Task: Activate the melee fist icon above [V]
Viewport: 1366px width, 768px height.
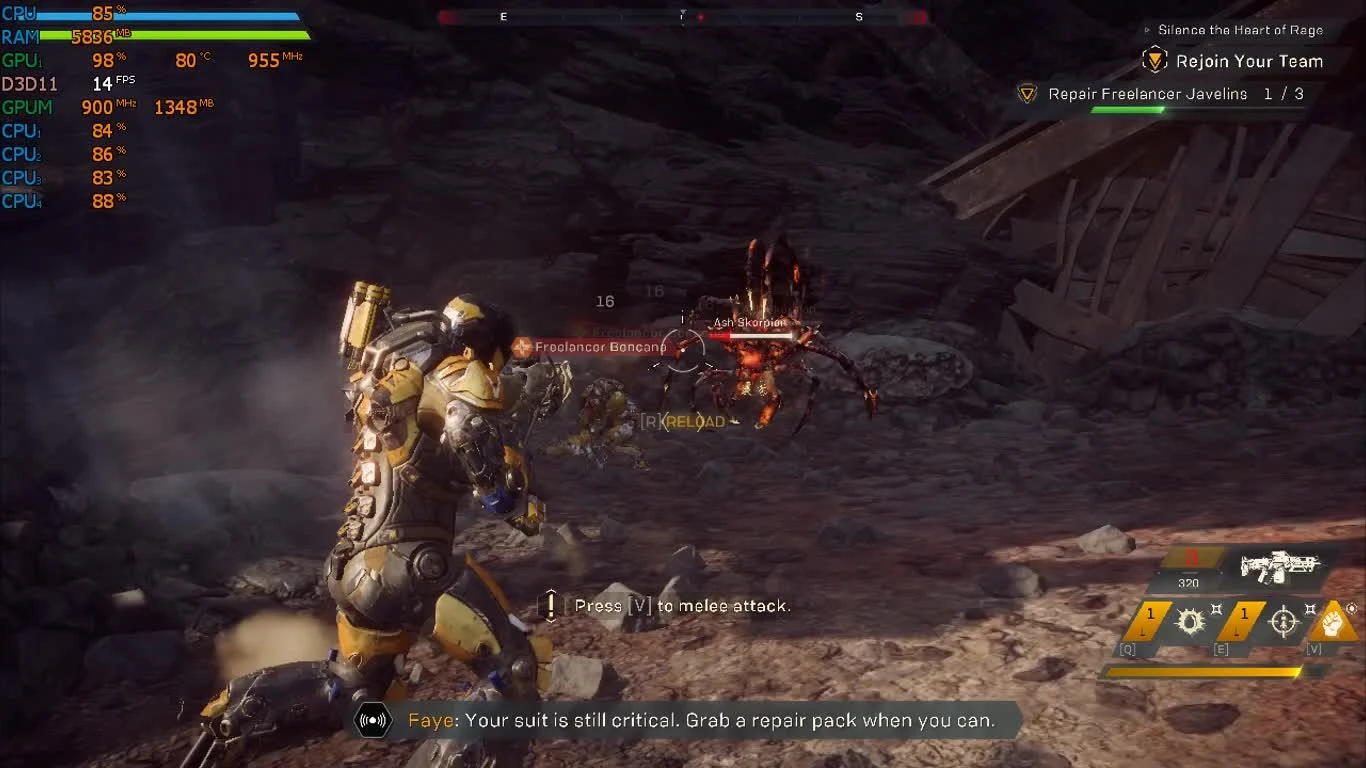Action: [x=1333, y=622]
